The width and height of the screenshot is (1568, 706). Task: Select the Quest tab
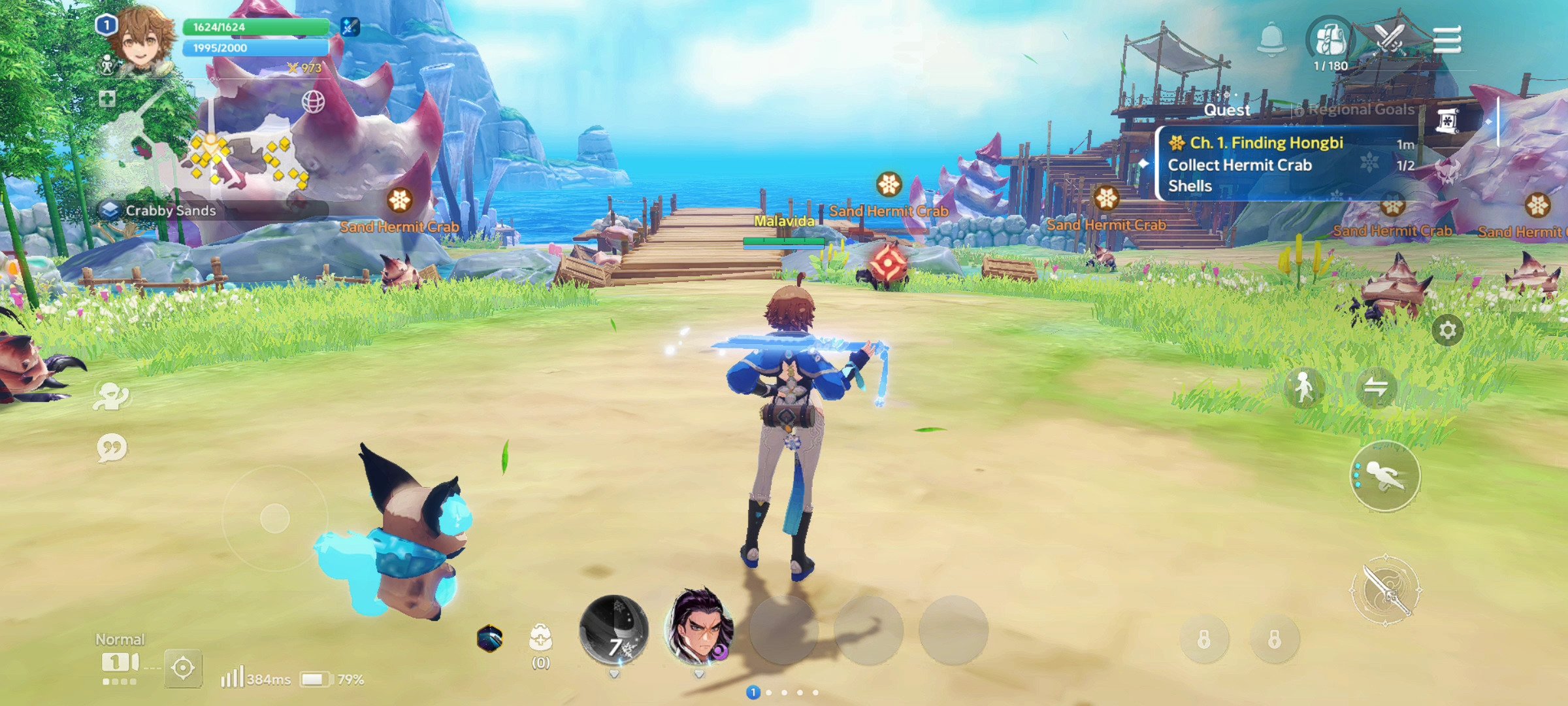[x=1227, y=110]
